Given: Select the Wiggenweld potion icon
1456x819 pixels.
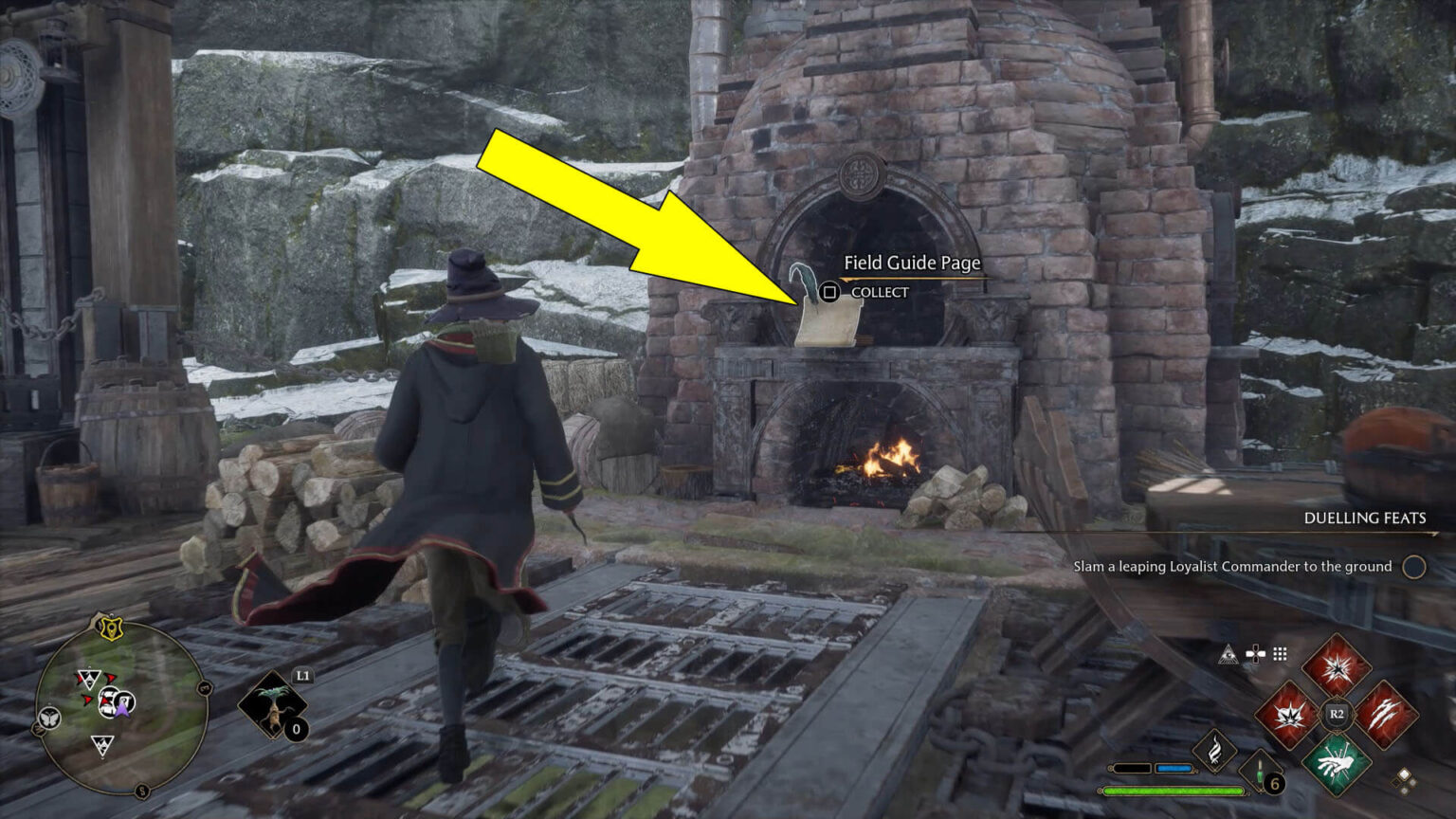Looking at the screenshot, I should [x=1261, y=771].
